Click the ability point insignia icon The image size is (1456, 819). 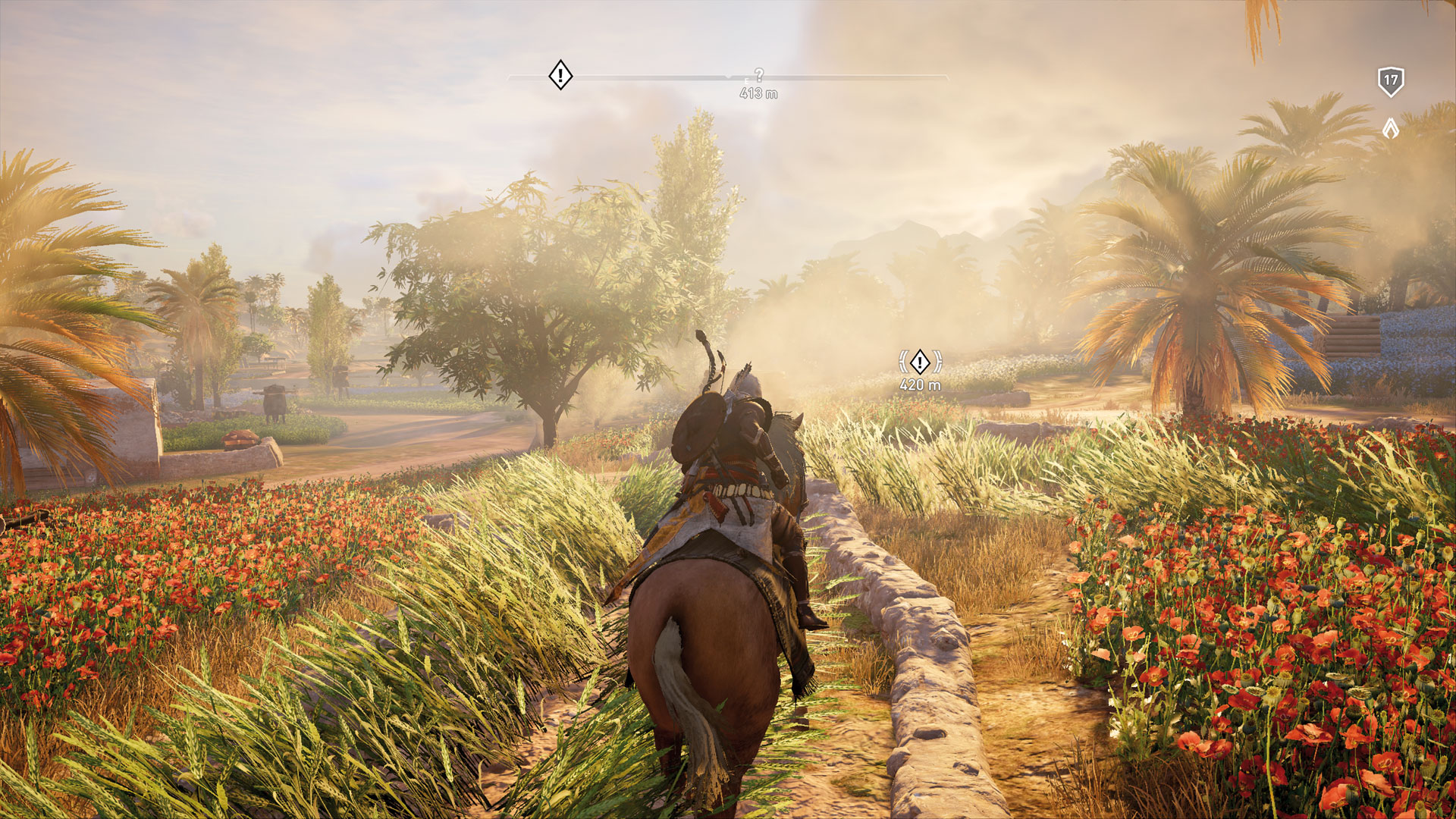point(1390,128)
